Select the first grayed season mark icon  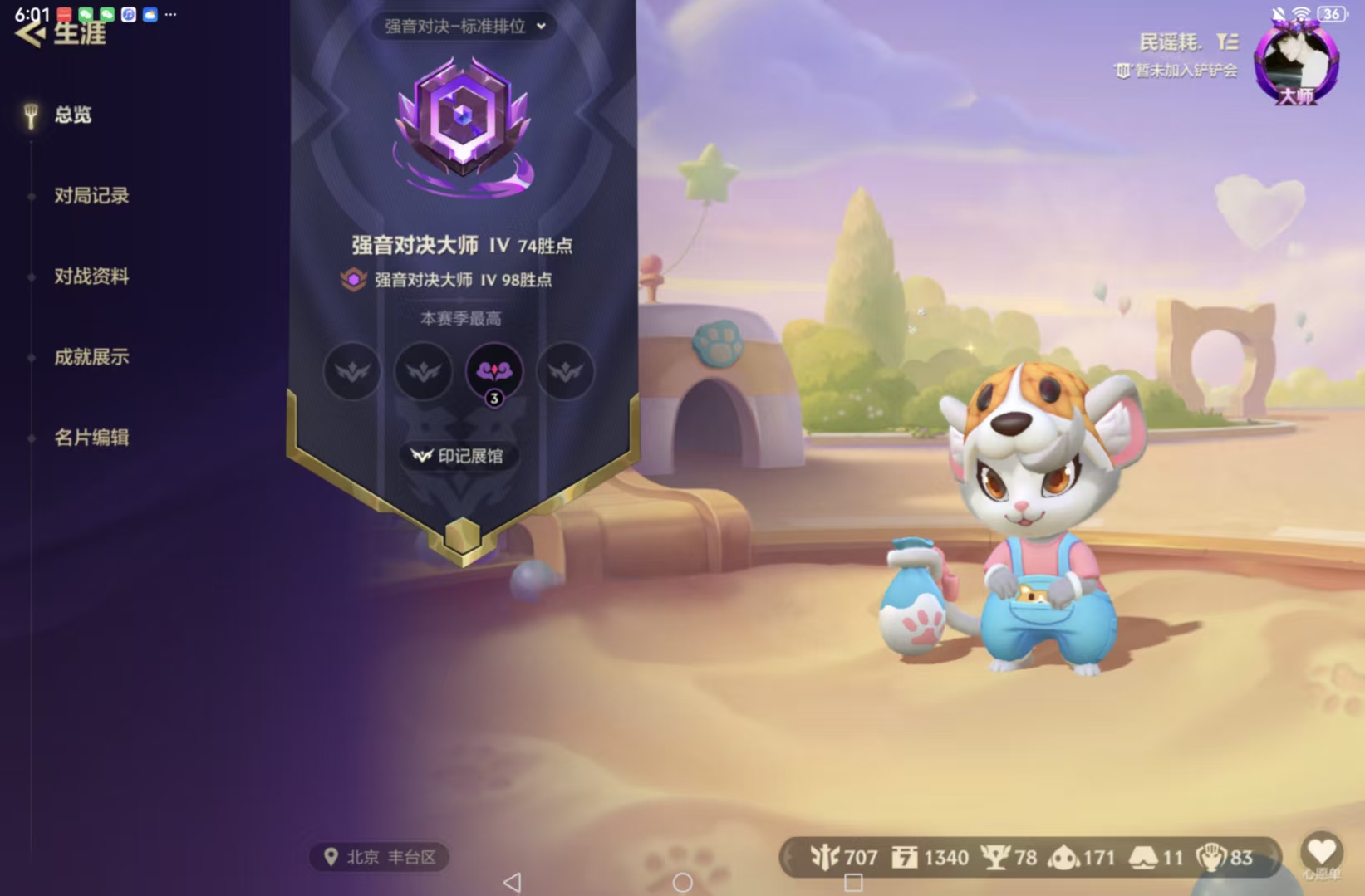click(351, 372)
